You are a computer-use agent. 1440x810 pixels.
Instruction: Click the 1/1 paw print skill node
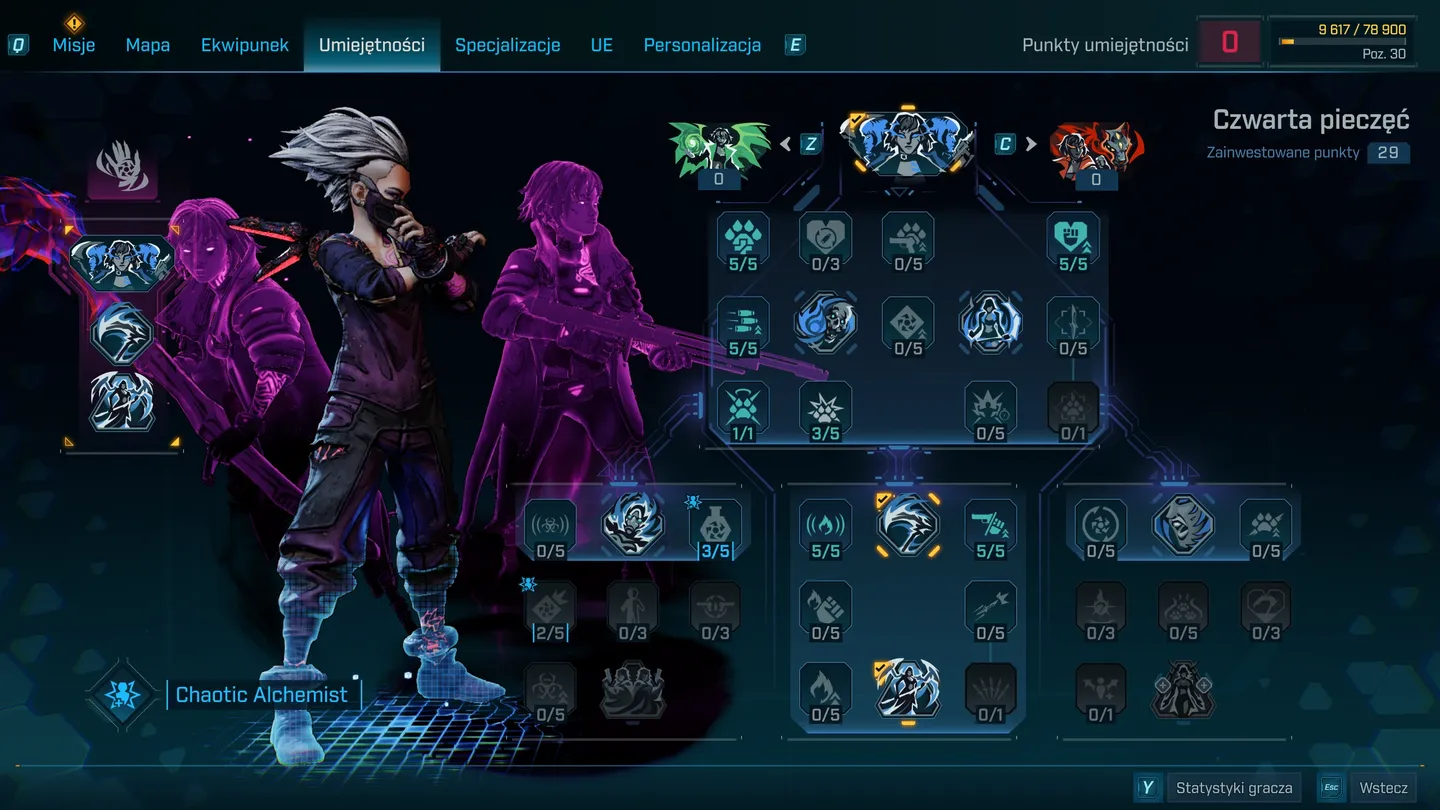(x=743, y=408)
